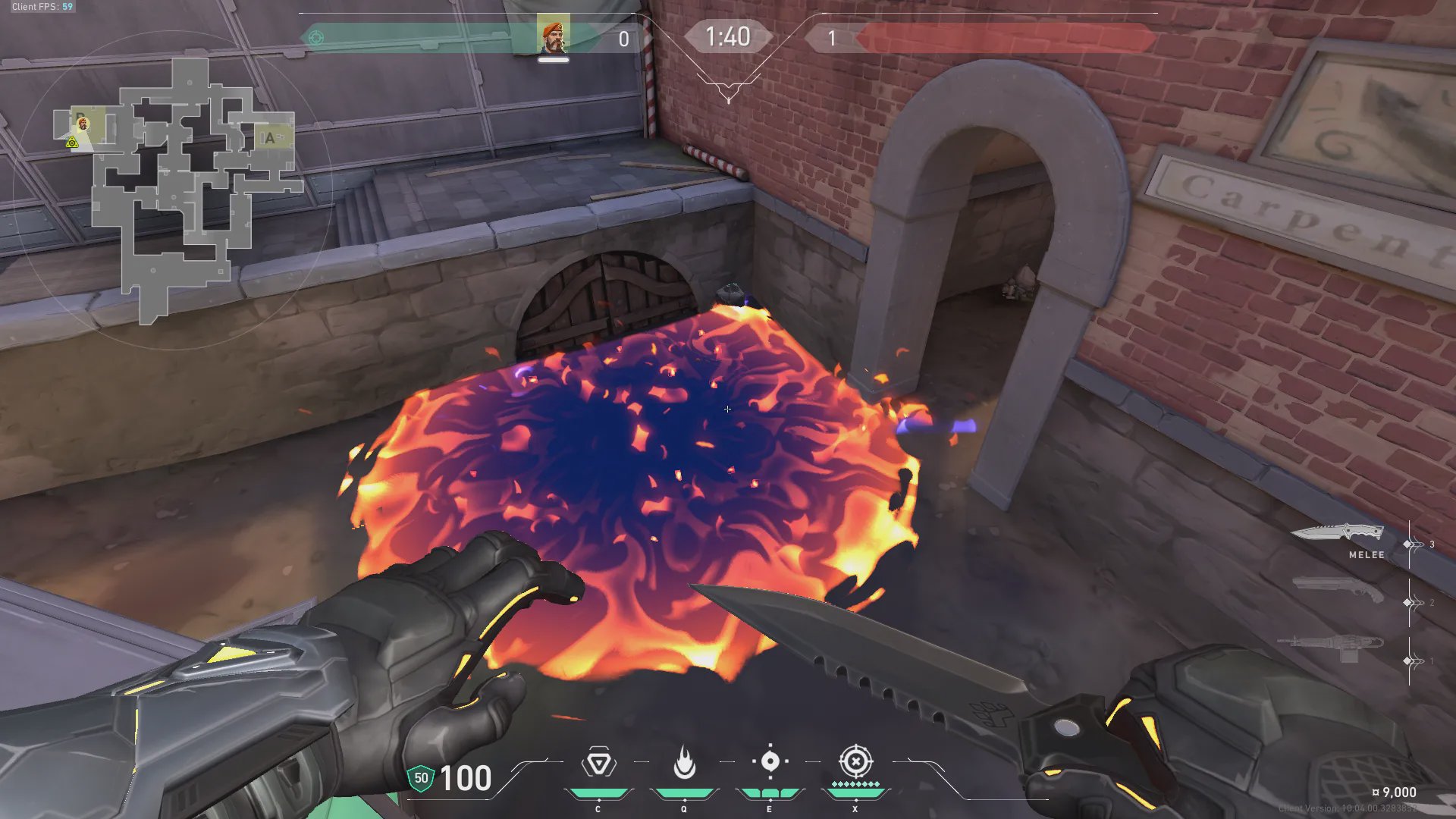Select the melee knife weapon slot

click(1338, 533)
